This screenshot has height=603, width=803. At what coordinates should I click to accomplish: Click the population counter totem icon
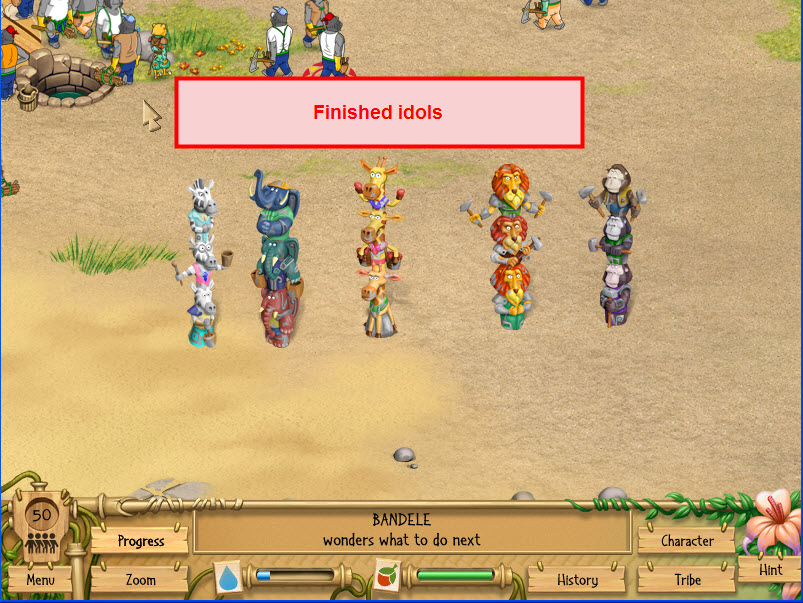[x=41, y=527]
